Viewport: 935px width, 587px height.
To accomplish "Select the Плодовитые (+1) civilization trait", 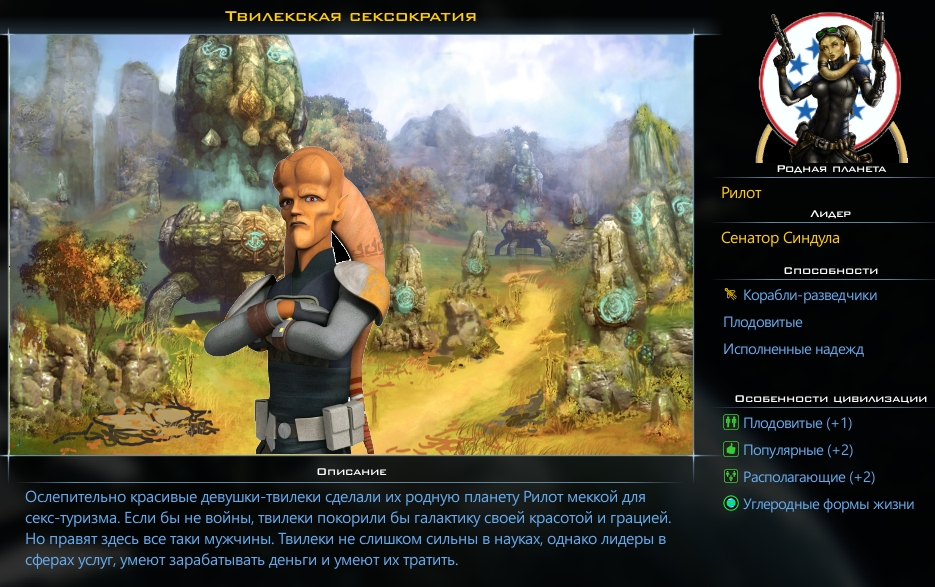I will [797, 423].
